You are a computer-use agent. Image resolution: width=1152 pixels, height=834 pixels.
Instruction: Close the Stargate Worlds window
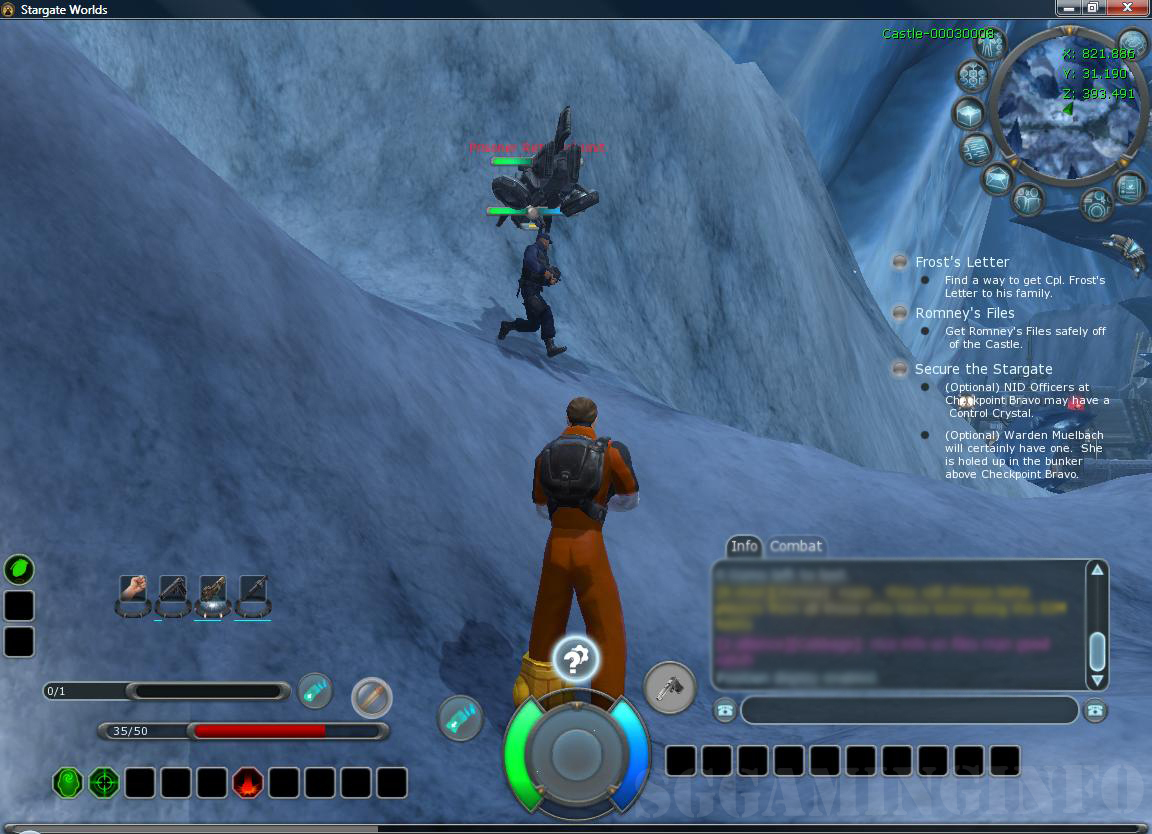pos(1129,8)
